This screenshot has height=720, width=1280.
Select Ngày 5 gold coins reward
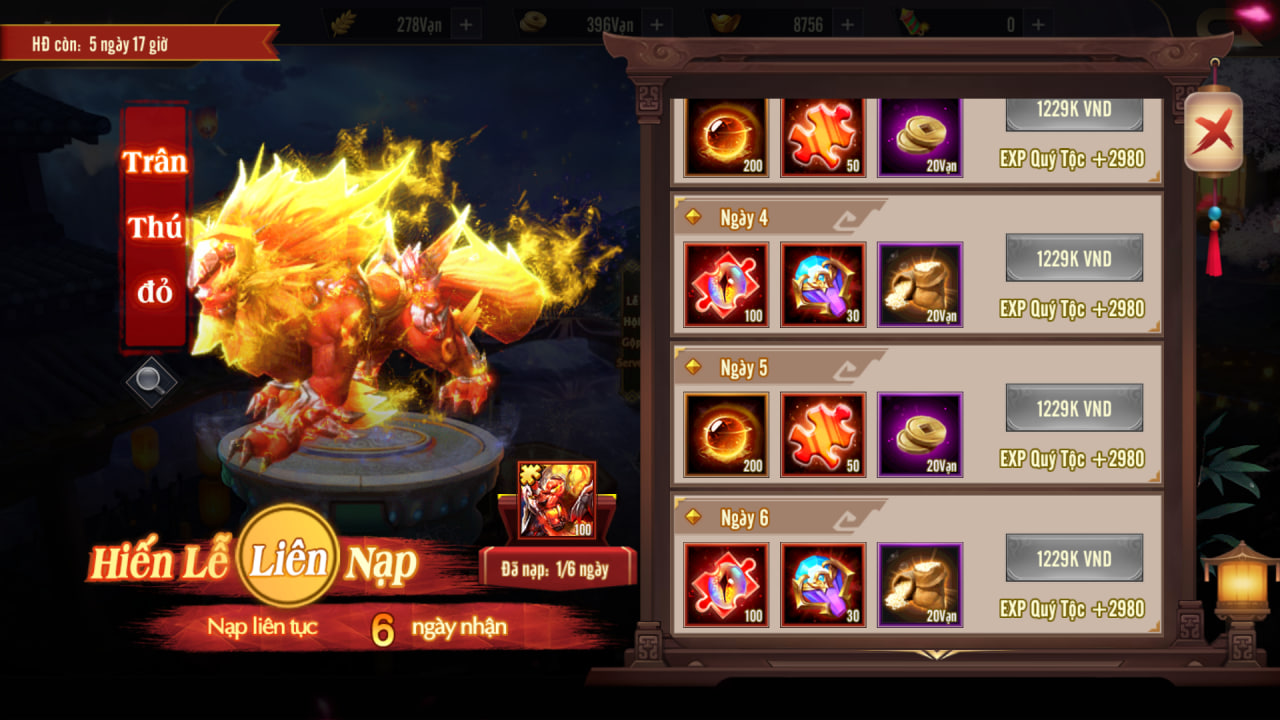coord(920,435)
